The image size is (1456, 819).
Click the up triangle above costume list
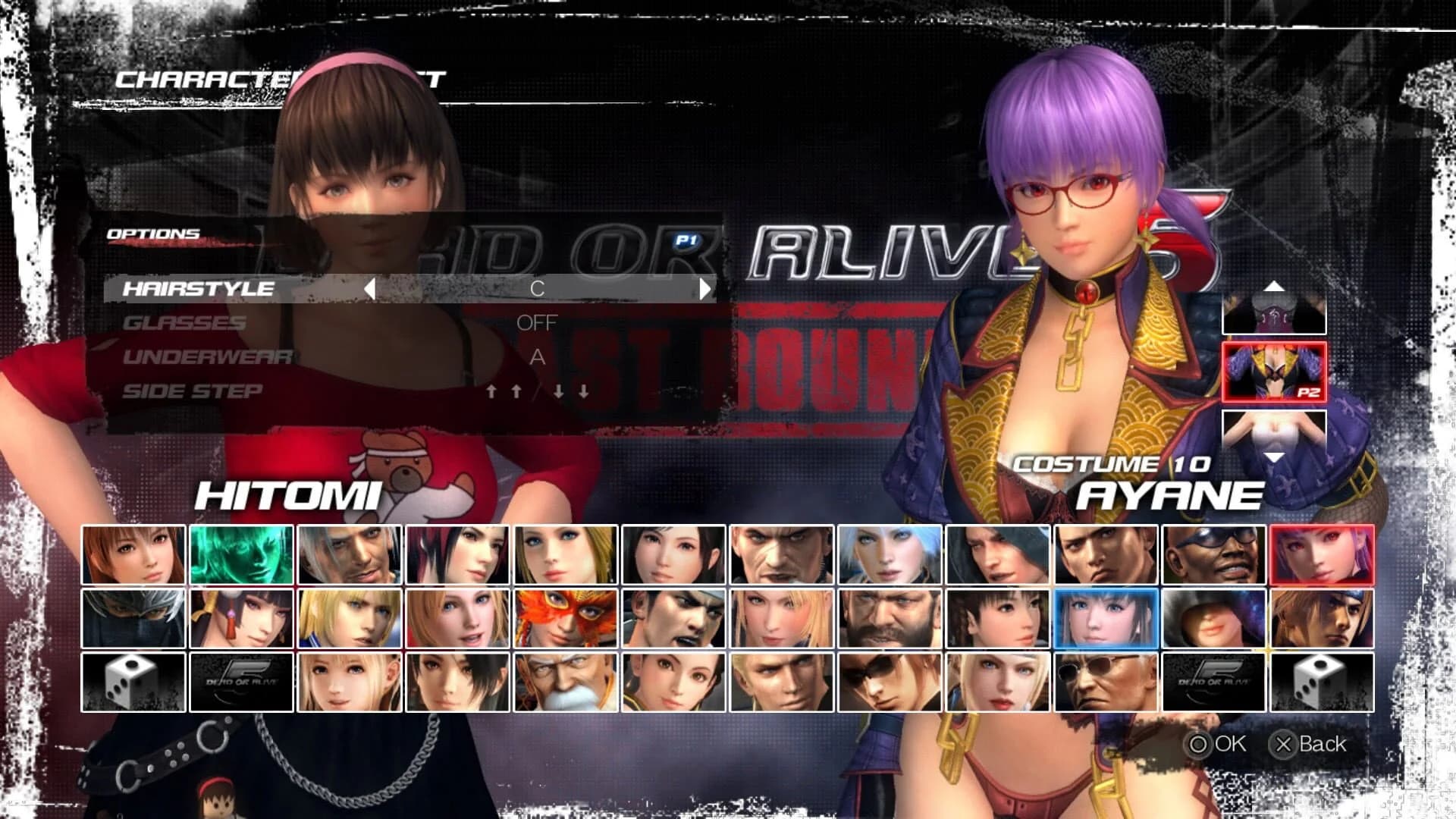pos(1274,287)
